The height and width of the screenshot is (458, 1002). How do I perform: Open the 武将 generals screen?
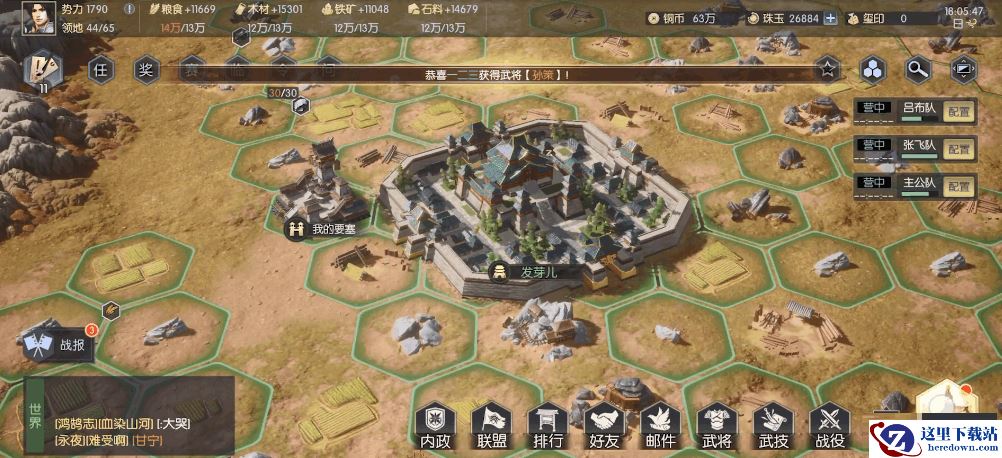[717, 425]
